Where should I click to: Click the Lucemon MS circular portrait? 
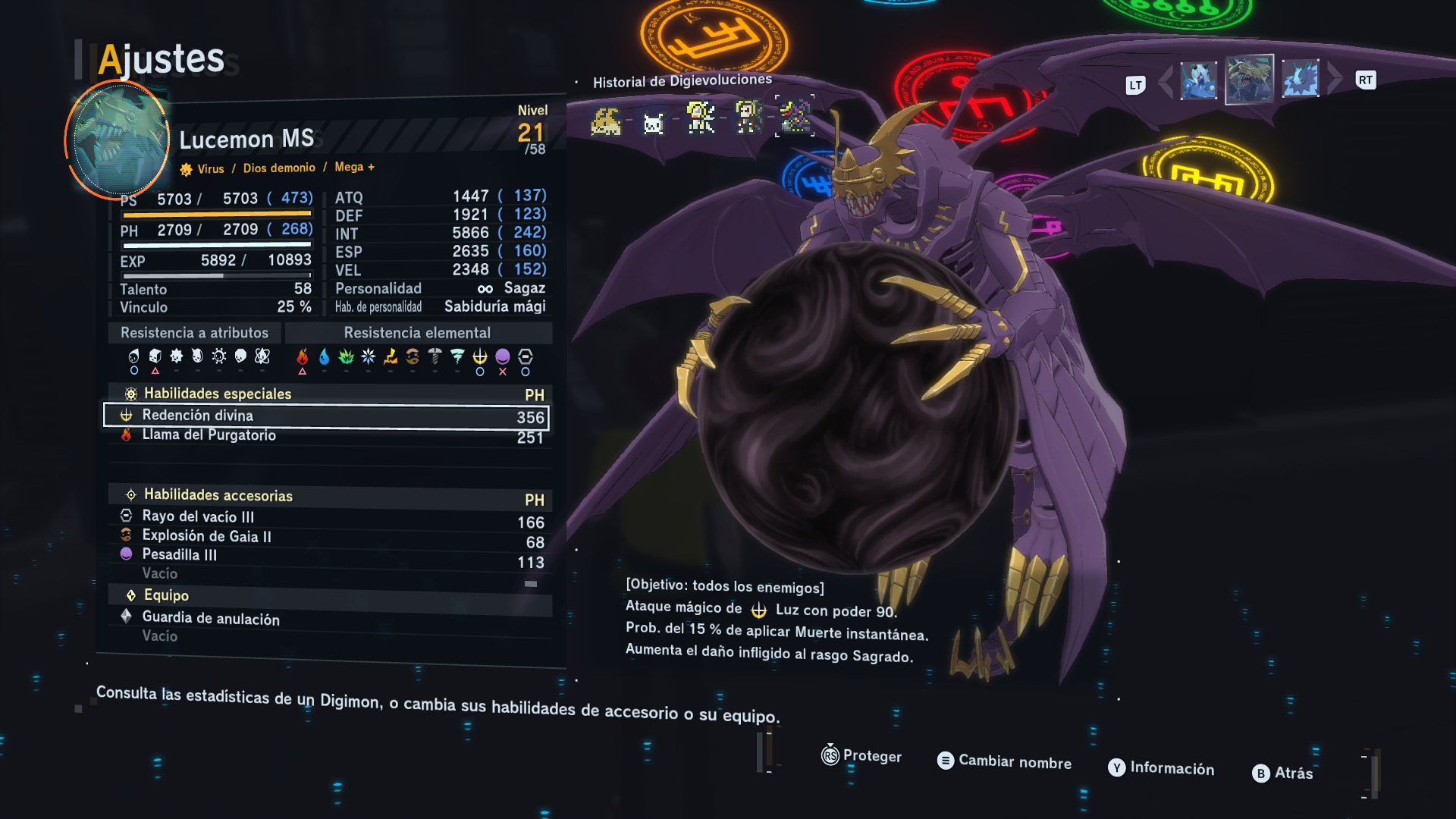tap(119, 140)
